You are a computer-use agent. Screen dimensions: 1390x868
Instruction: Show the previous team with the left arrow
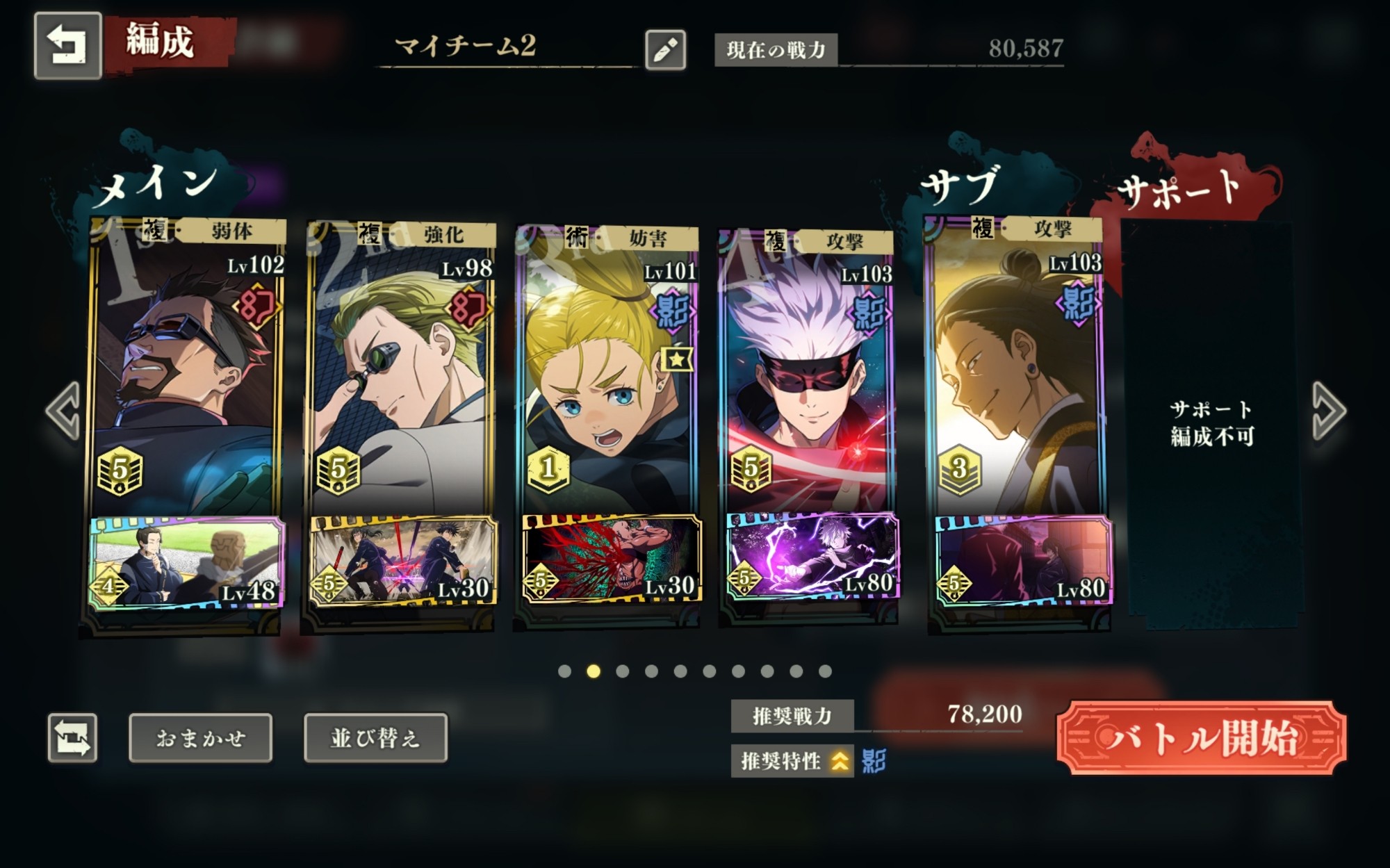point(63,411)
